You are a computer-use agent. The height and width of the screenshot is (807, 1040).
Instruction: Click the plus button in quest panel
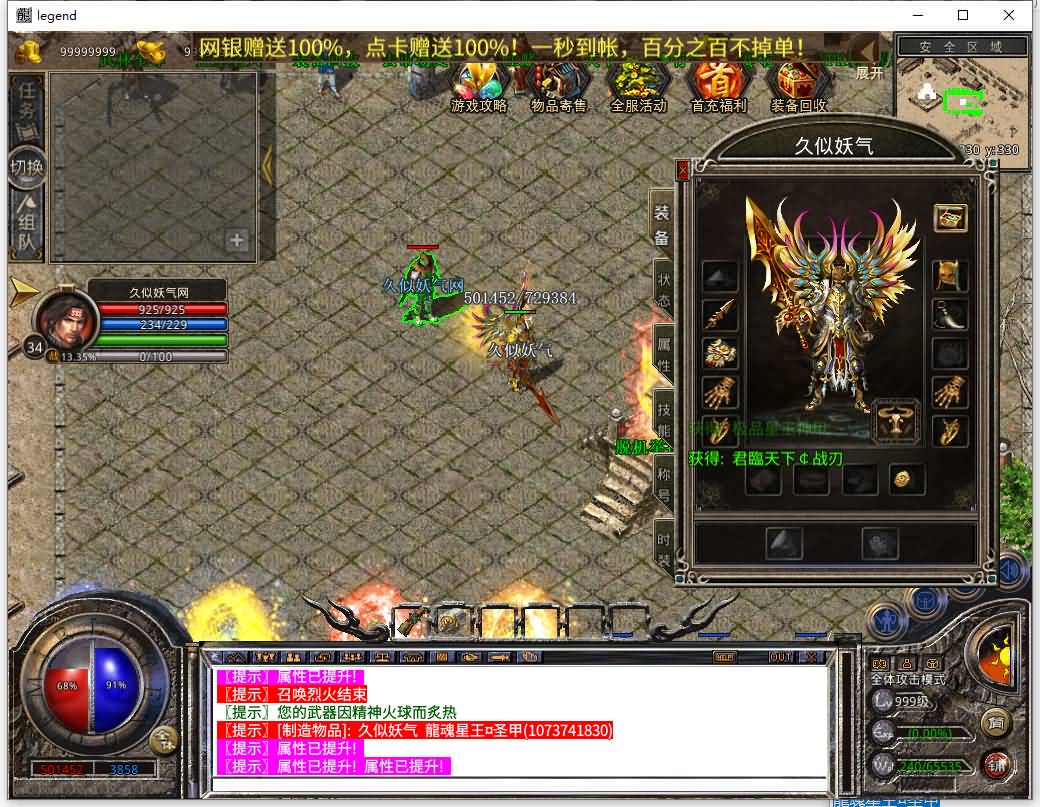[237, 240]
